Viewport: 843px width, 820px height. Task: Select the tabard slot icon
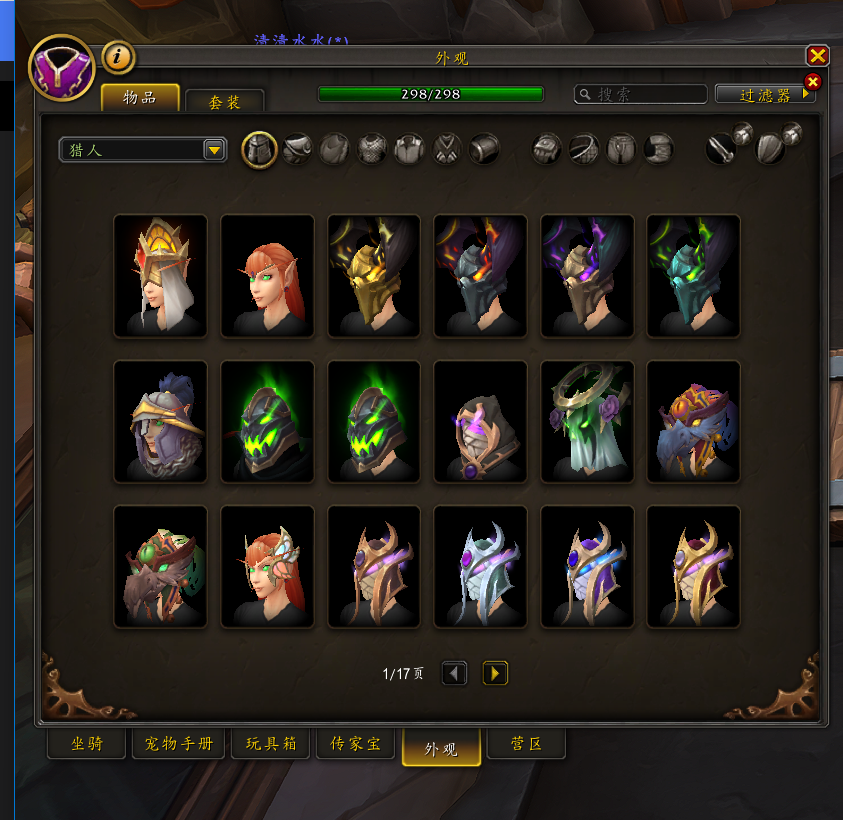coord(447,150)
